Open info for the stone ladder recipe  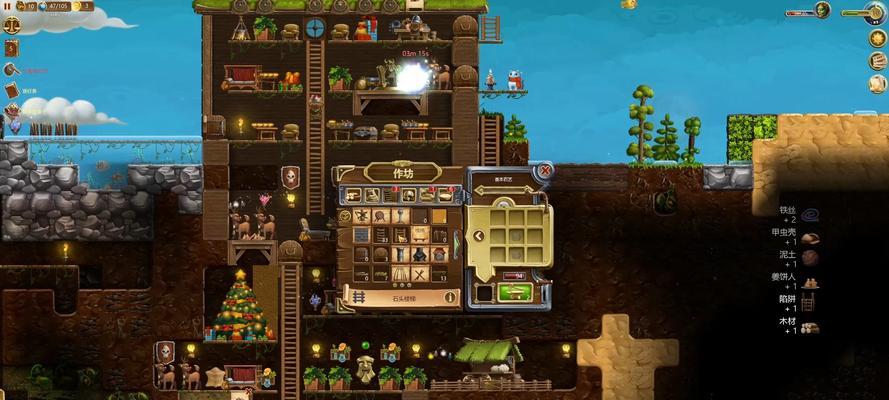[450, 296]
